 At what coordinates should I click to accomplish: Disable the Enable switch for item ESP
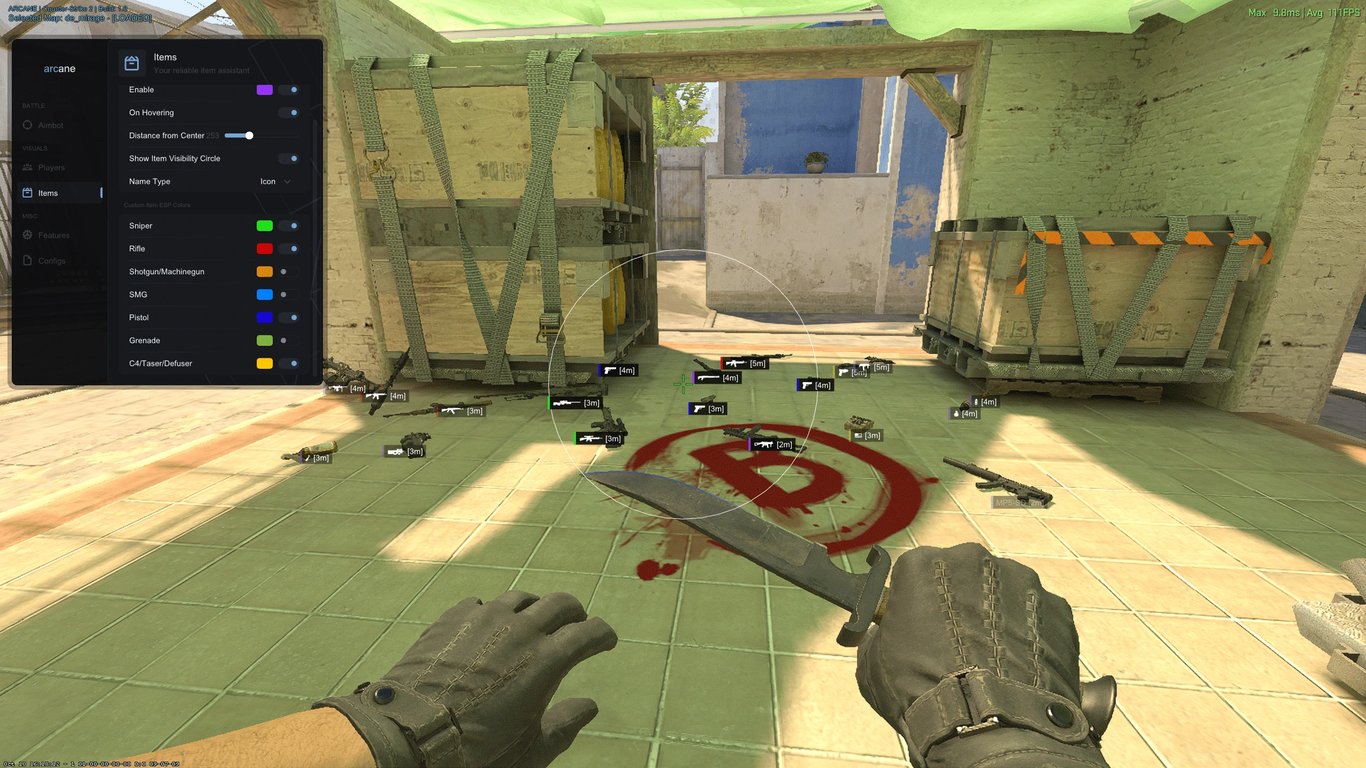click(287, 89)
